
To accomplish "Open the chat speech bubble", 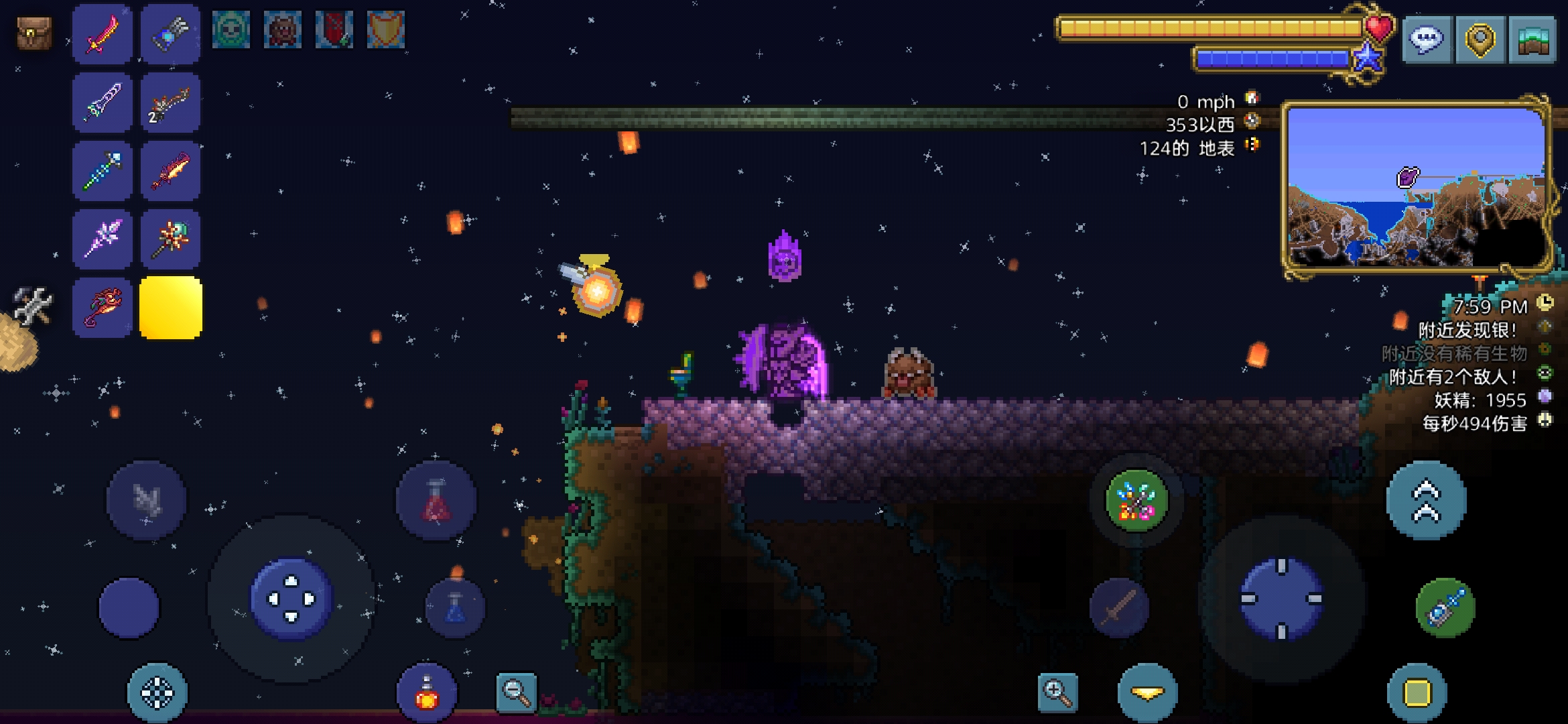I will point(1427,40).
